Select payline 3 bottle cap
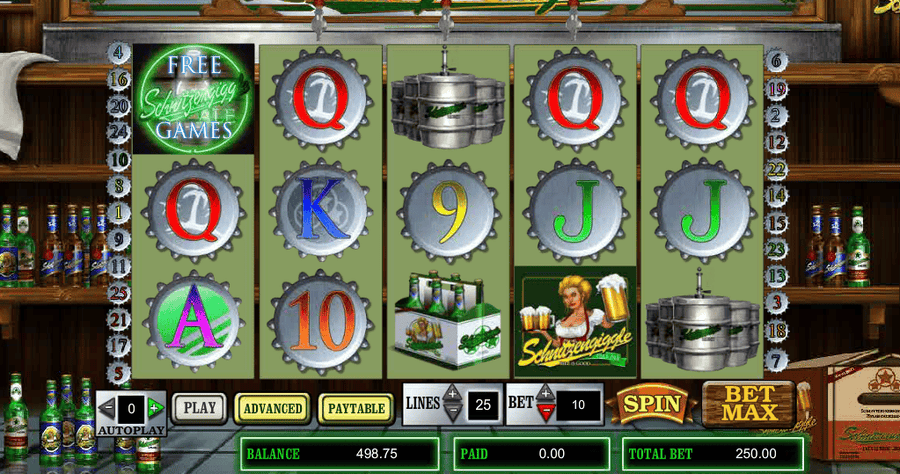The height and width of the screenshot is (474, 900). pyautogui.click(x=777, y=300)
